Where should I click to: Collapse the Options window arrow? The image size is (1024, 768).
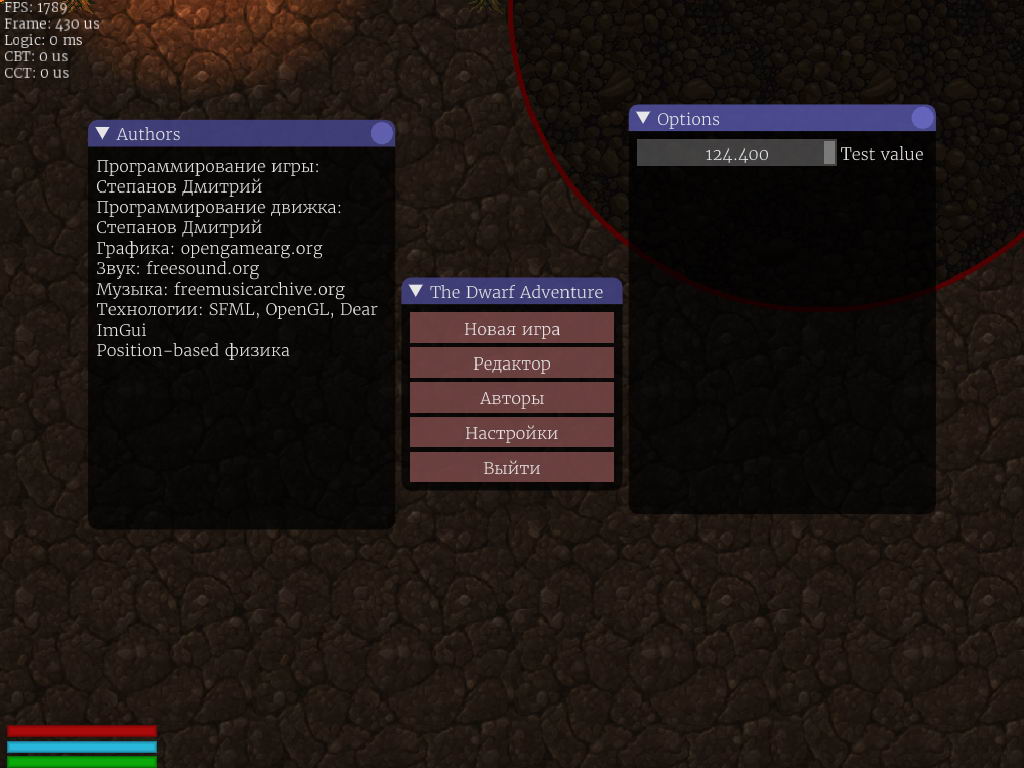click(x=643, y=119)
